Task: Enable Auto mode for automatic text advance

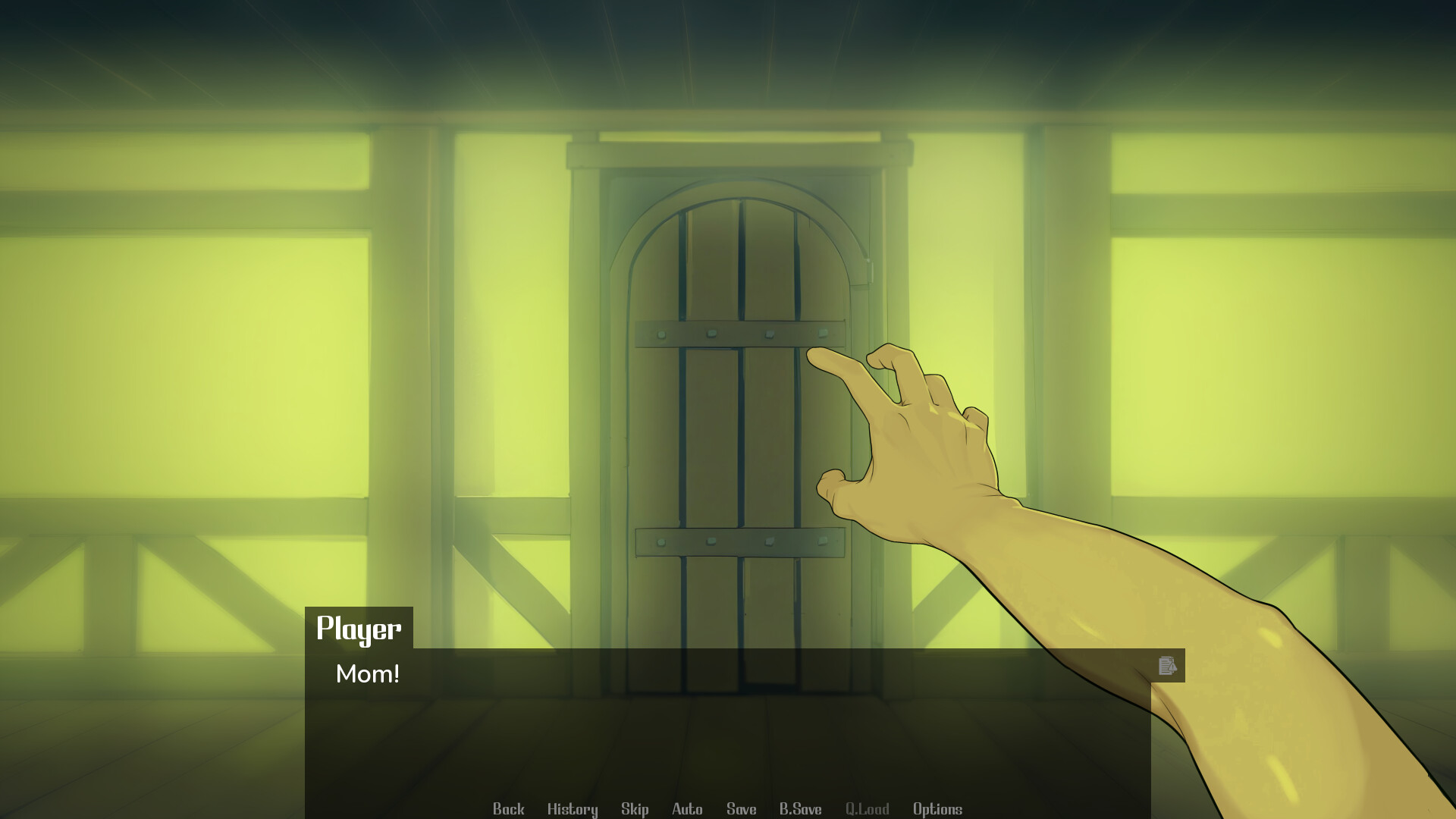Action: pyautogui.click(x=686, y=809)
